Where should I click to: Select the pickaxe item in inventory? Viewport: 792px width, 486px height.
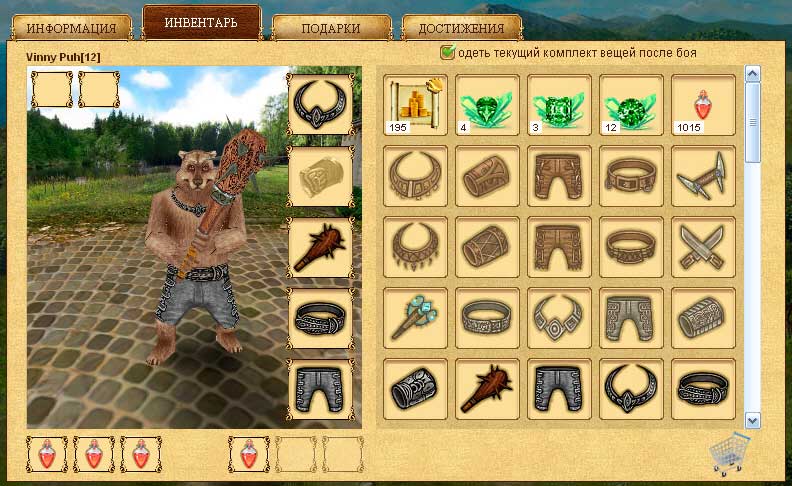tap(703, 176)
